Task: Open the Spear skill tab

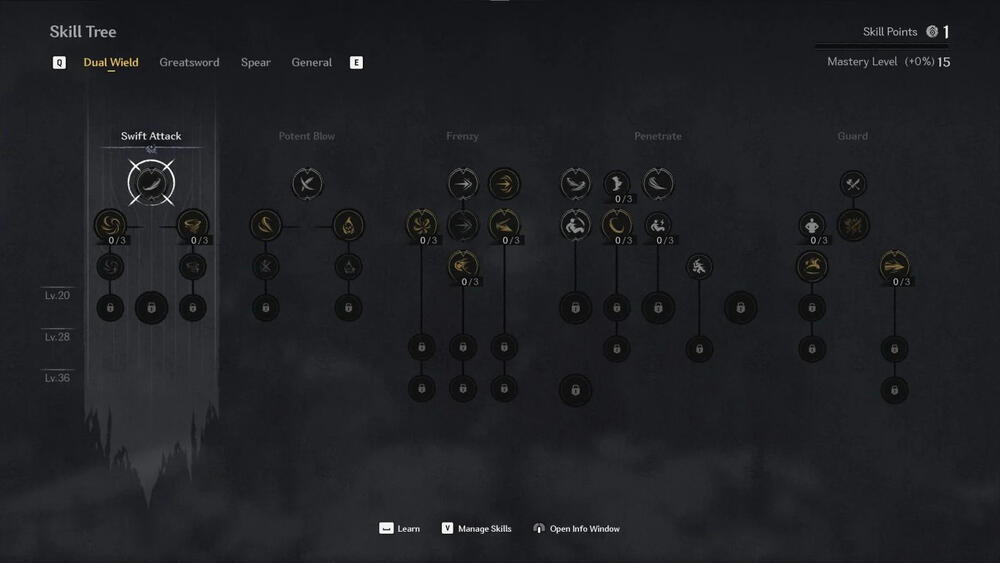Action: pyautogui.click(x=256, y=62)
